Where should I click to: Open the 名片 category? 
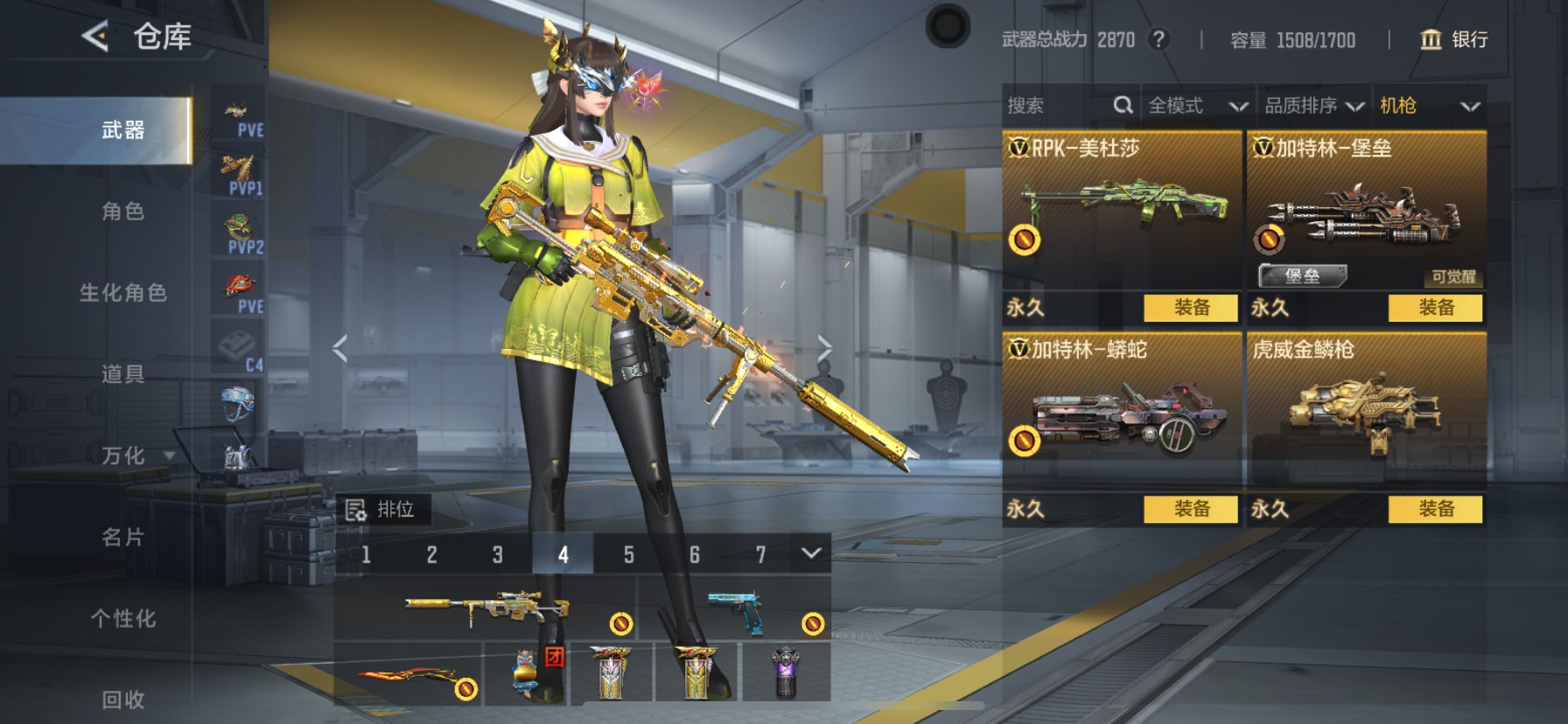pos(122,537)
